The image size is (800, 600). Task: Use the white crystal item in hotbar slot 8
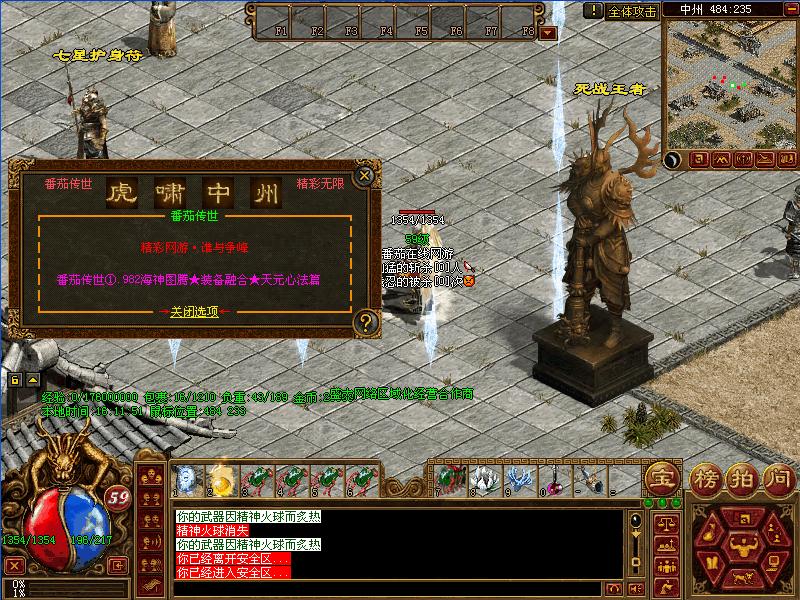(483, 480)
